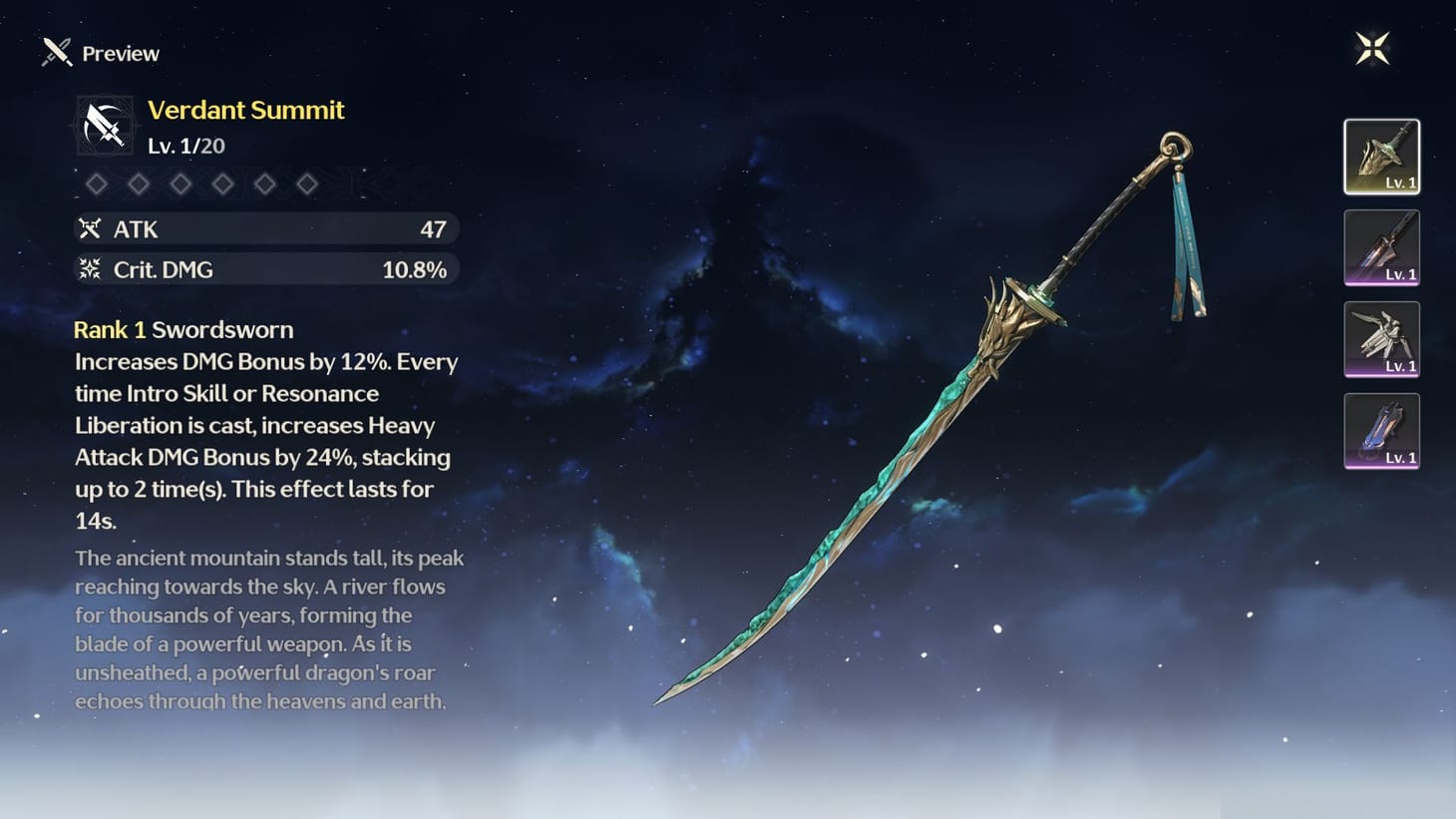This screenshot has height=819, width=1456.
Task: Click the ATK value of 47
Action: tap(434, 228)
